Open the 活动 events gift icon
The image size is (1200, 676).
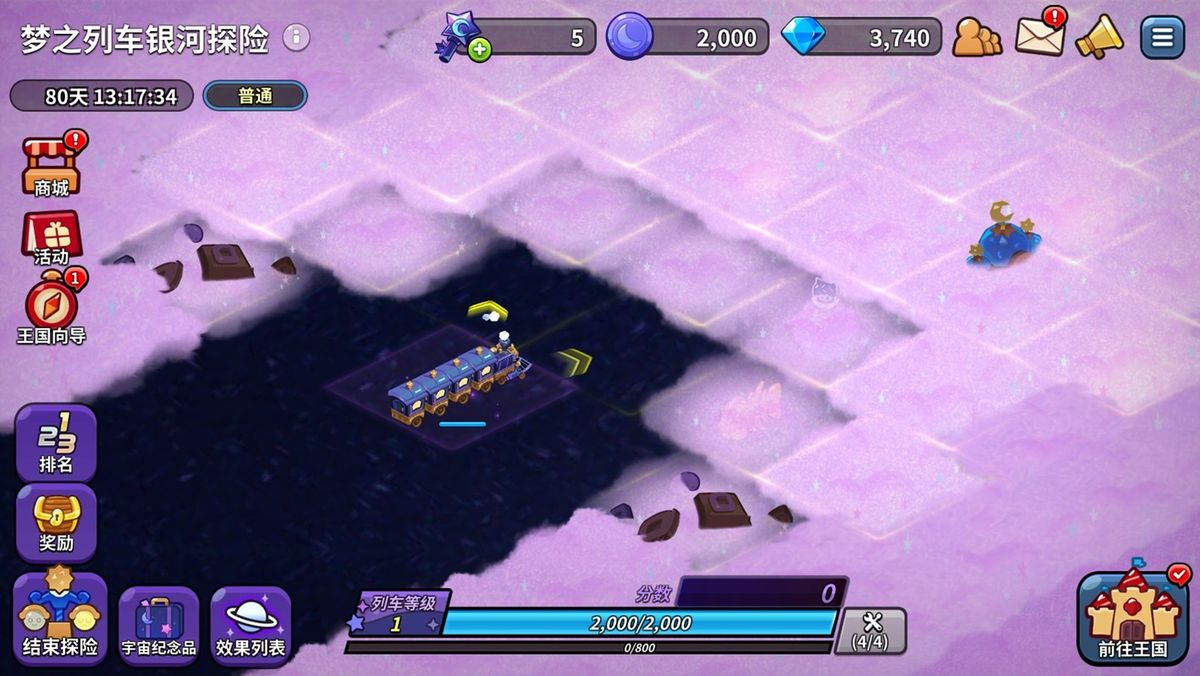[x=51, y=238]
